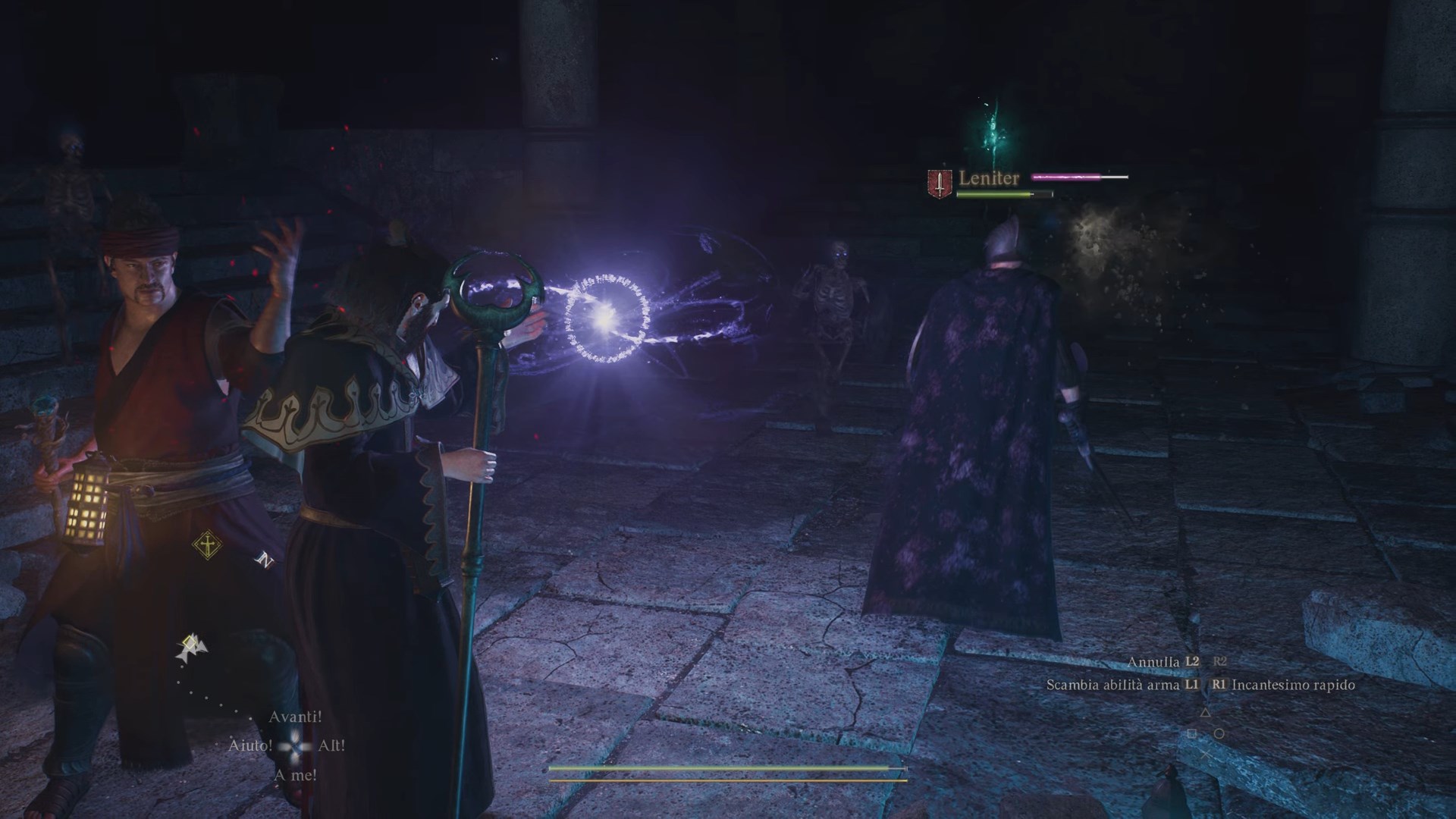Issue the Alt! pawn command
The width and height of the screenshot is (1456, 819).
point(331,745)
